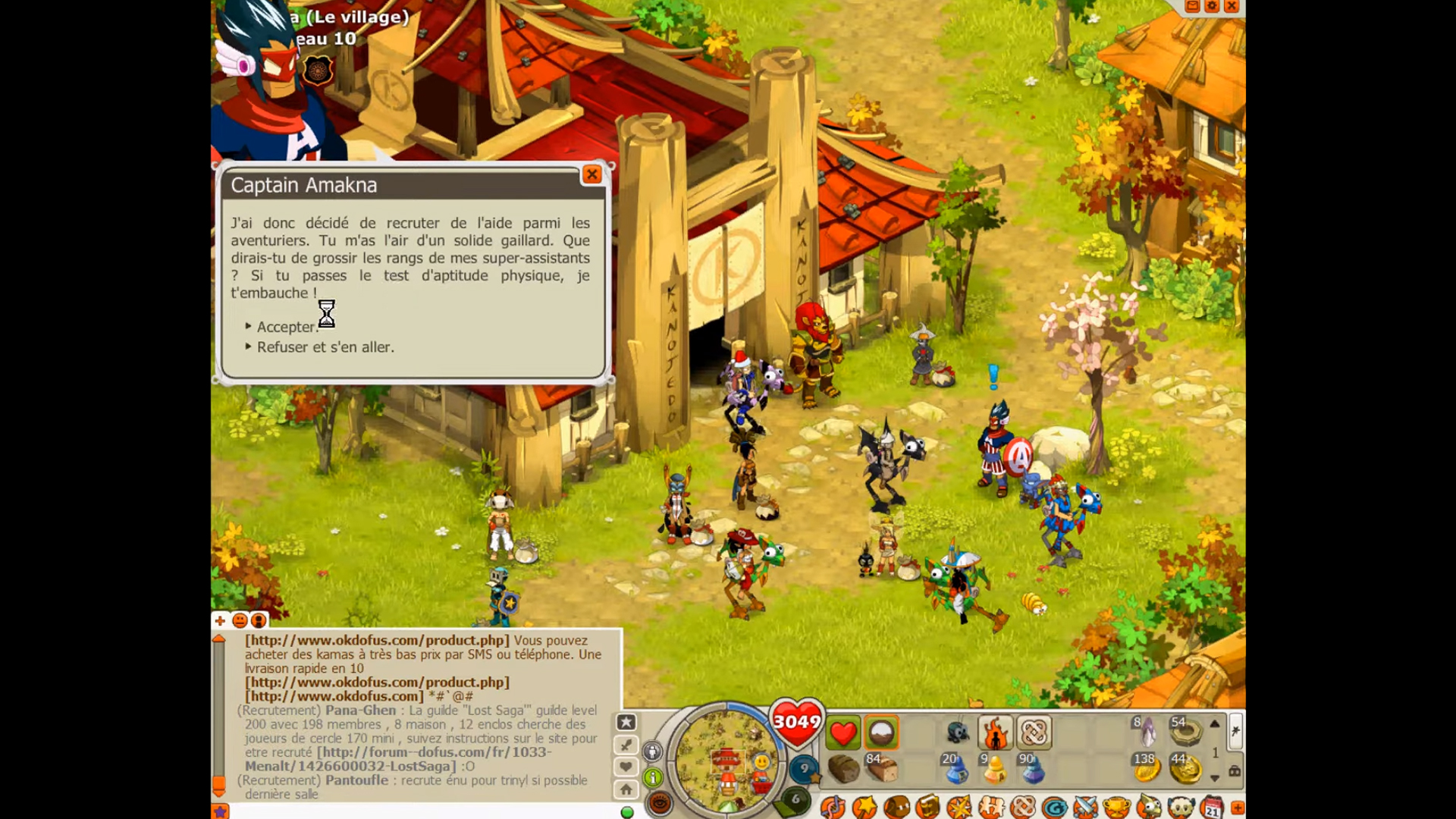Click the home icon beside the minimap
This screenshot has height=819, width=1456.
click(626, 790)
